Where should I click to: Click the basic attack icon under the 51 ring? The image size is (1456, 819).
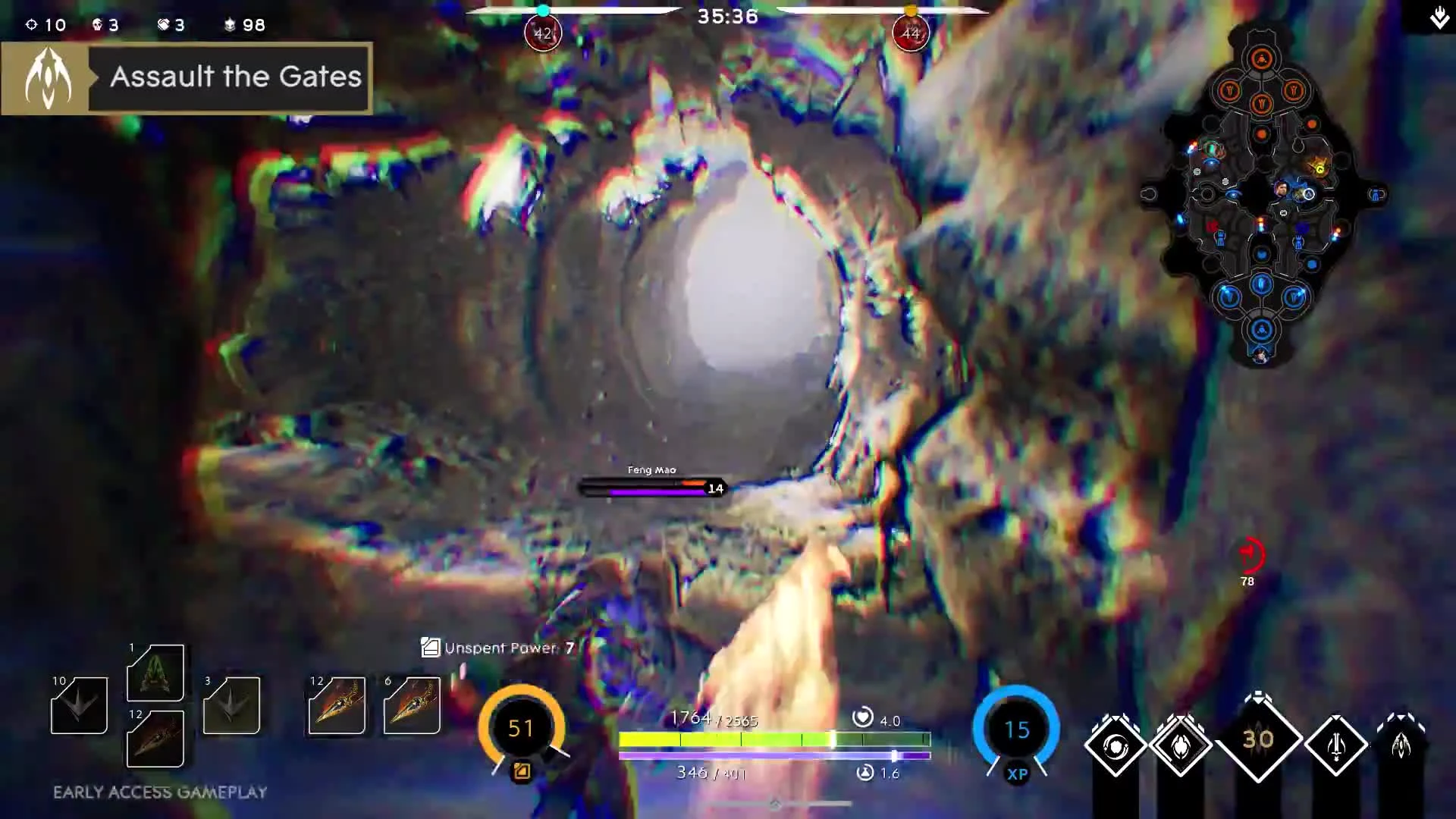[521, 770]
